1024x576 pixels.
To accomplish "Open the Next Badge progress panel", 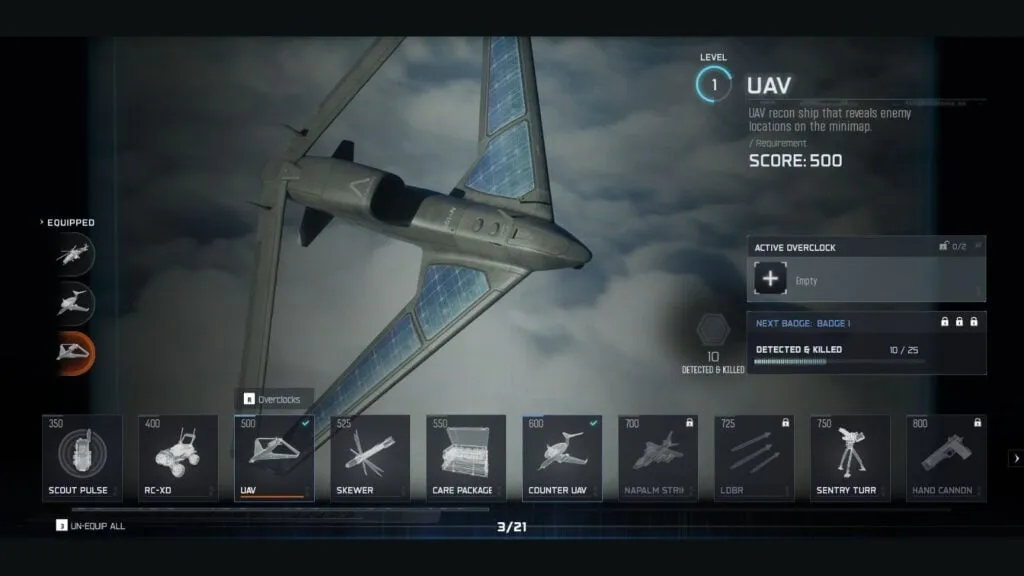I will [866, 342].
